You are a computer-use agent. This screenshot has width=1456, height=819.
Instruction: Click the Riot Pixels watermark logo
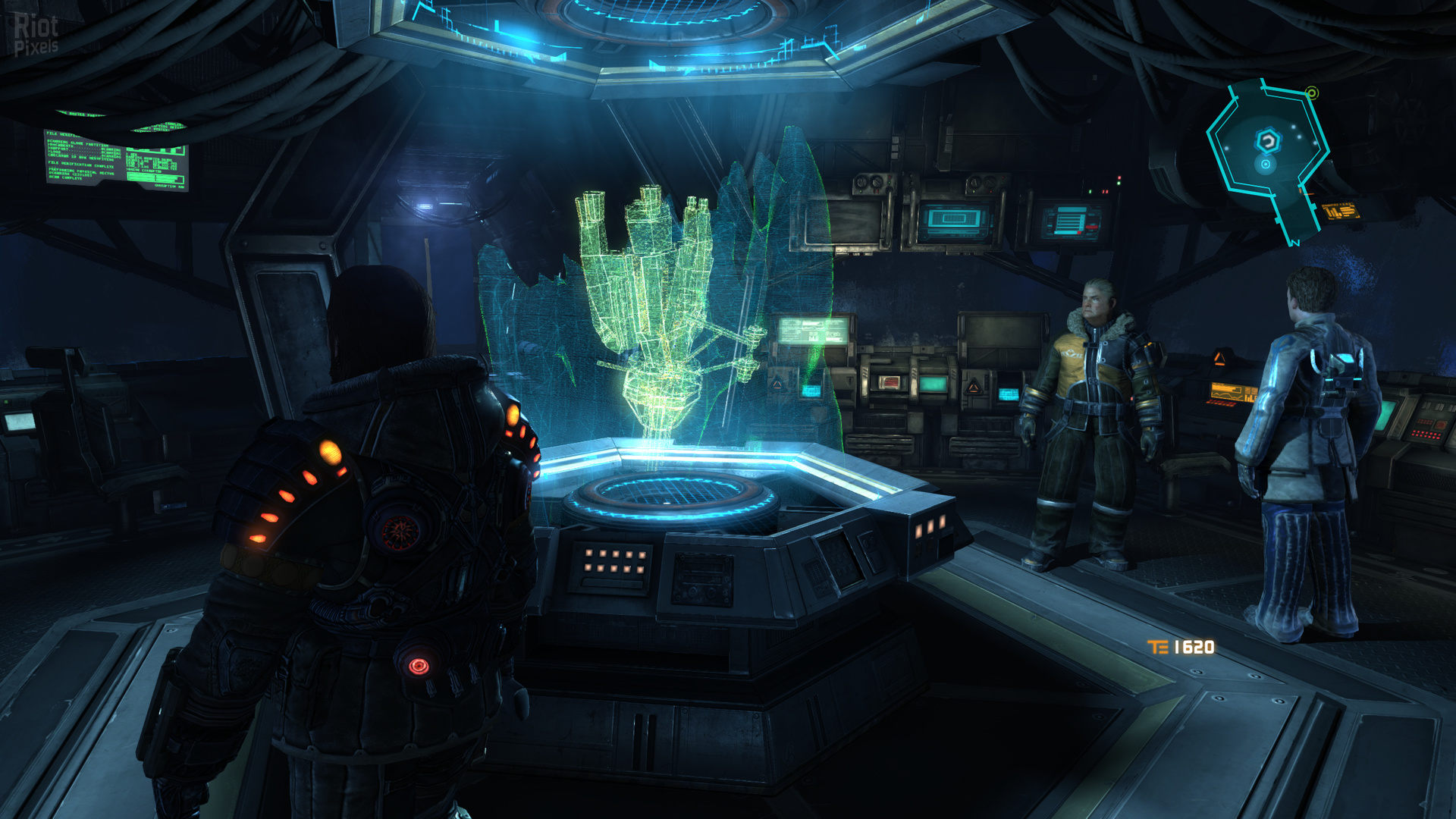pos(36,35)
